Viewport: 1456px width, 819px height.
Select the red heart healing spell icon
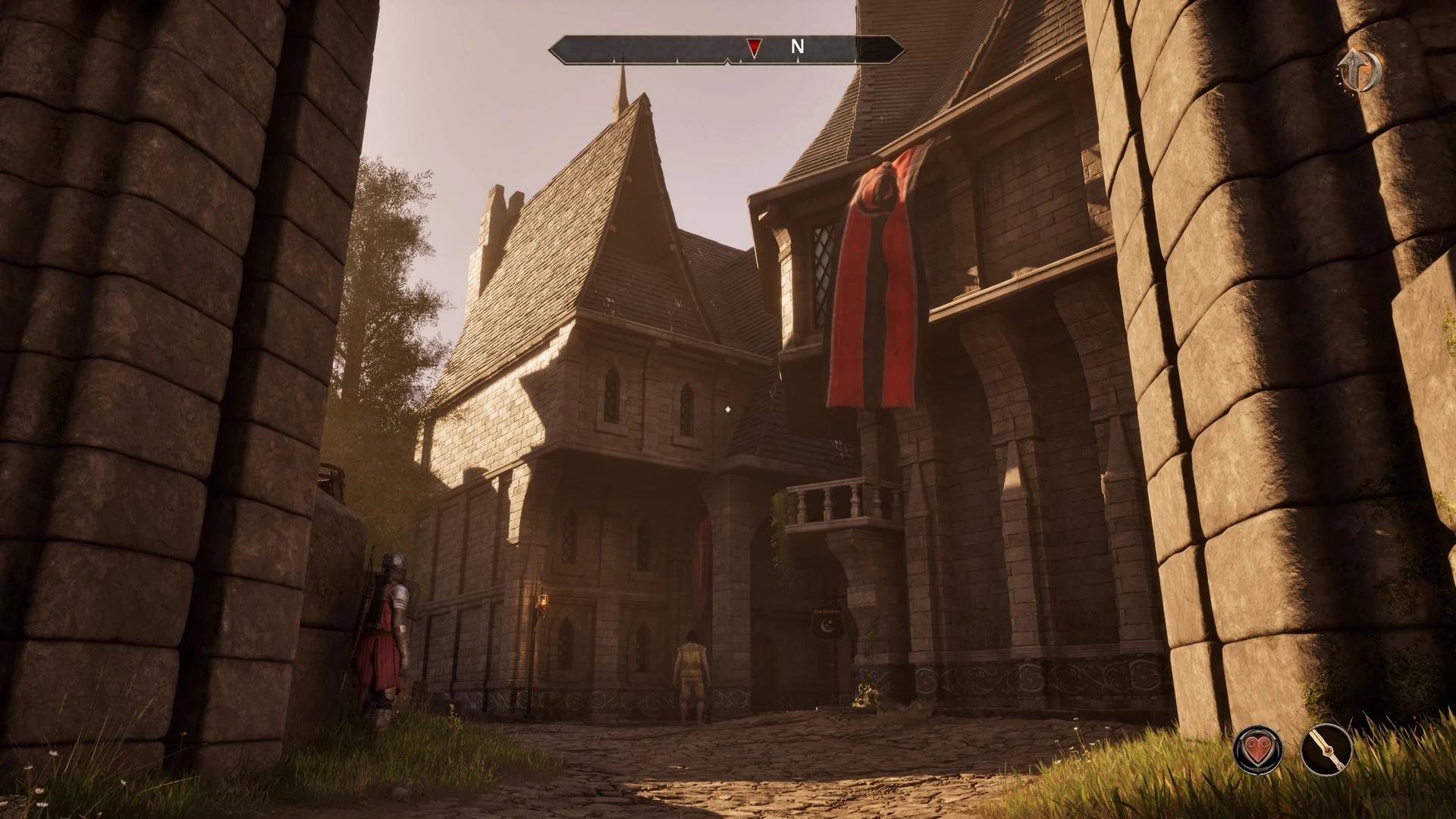click(1258, 749)
